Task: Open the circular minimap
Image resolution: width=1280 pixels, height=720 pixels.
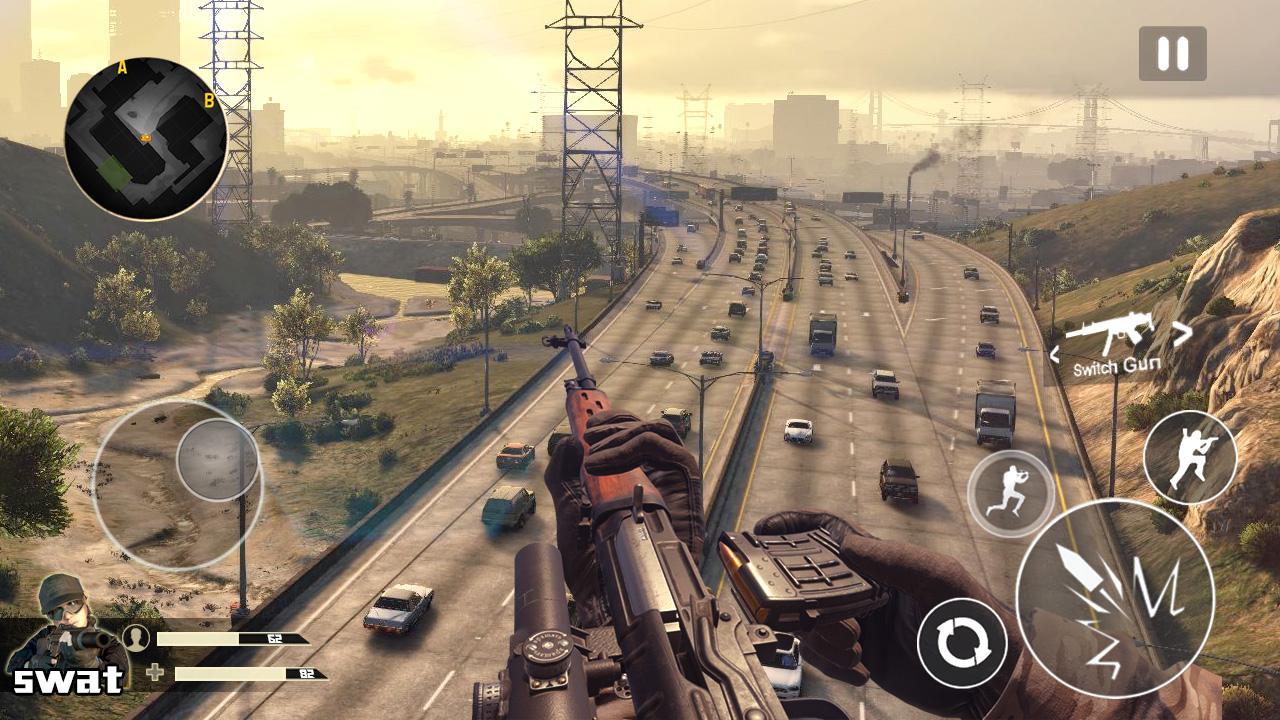Action: tap(146, 139)
